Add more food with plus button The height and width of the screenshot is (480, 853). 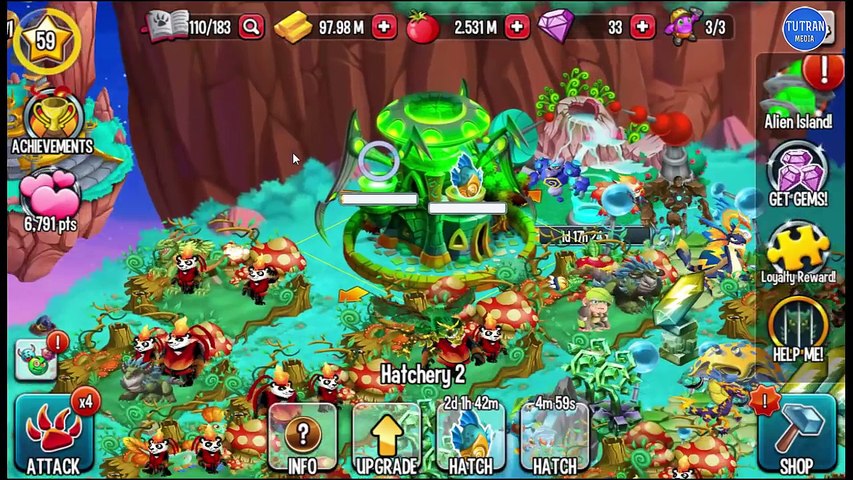[516, 27]
